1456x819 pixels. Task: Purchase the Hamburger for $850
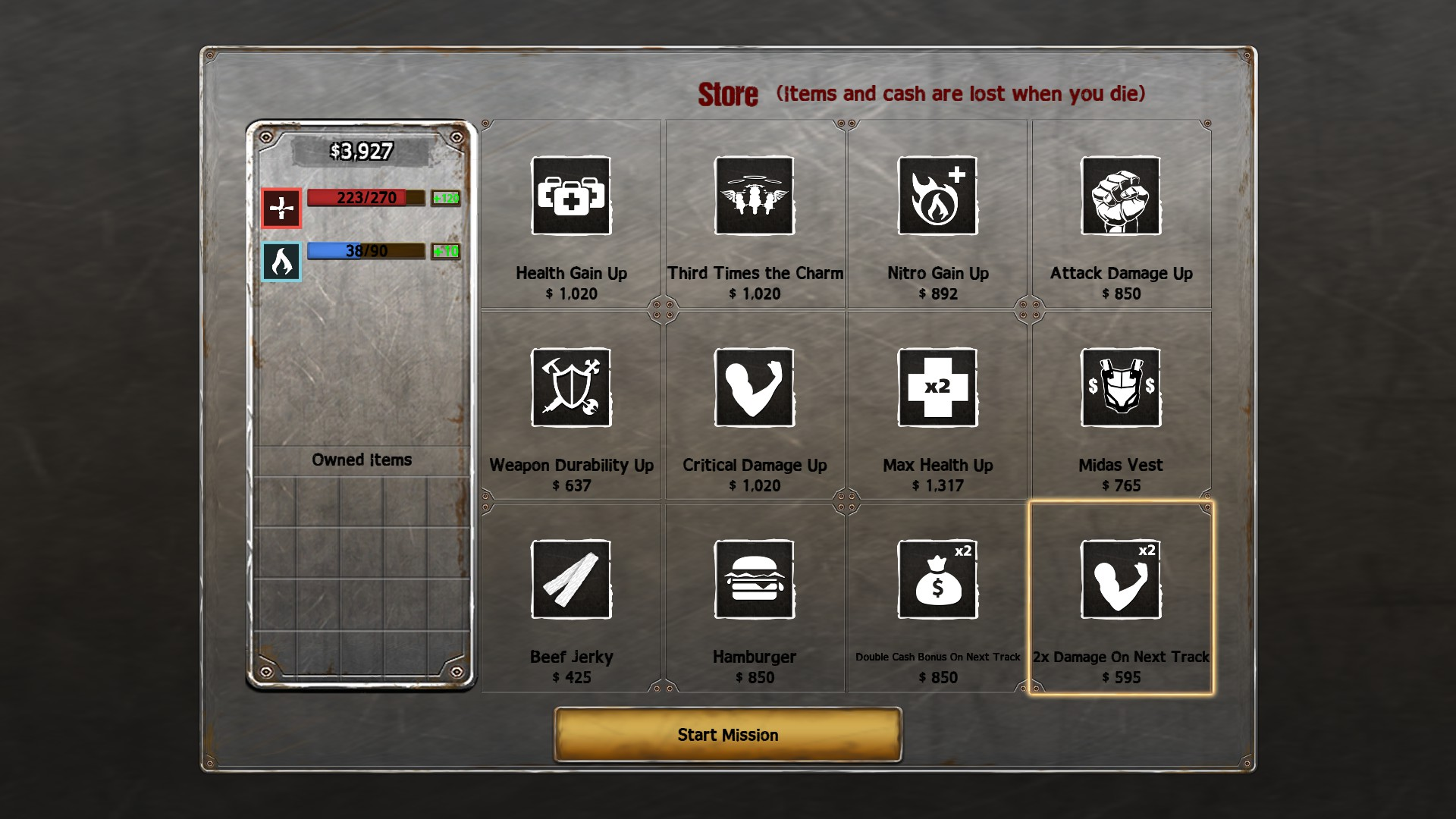[x=755, y=579]
